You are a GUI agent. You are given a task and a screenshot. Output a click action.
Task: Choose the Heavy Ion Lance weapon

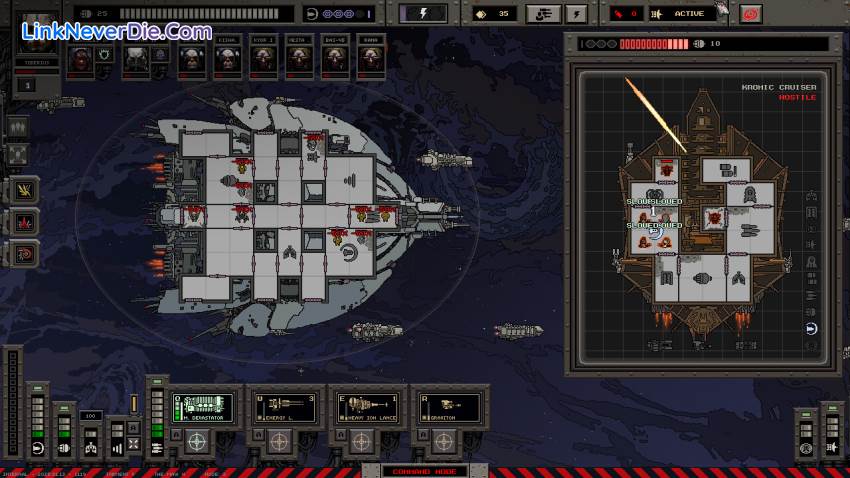coord(370,406)
